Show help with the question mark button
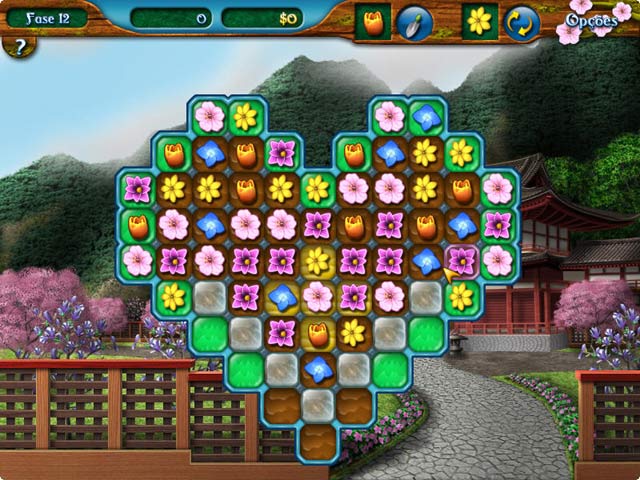The height and width of the screenshot is (480, 640). (19, 47)
